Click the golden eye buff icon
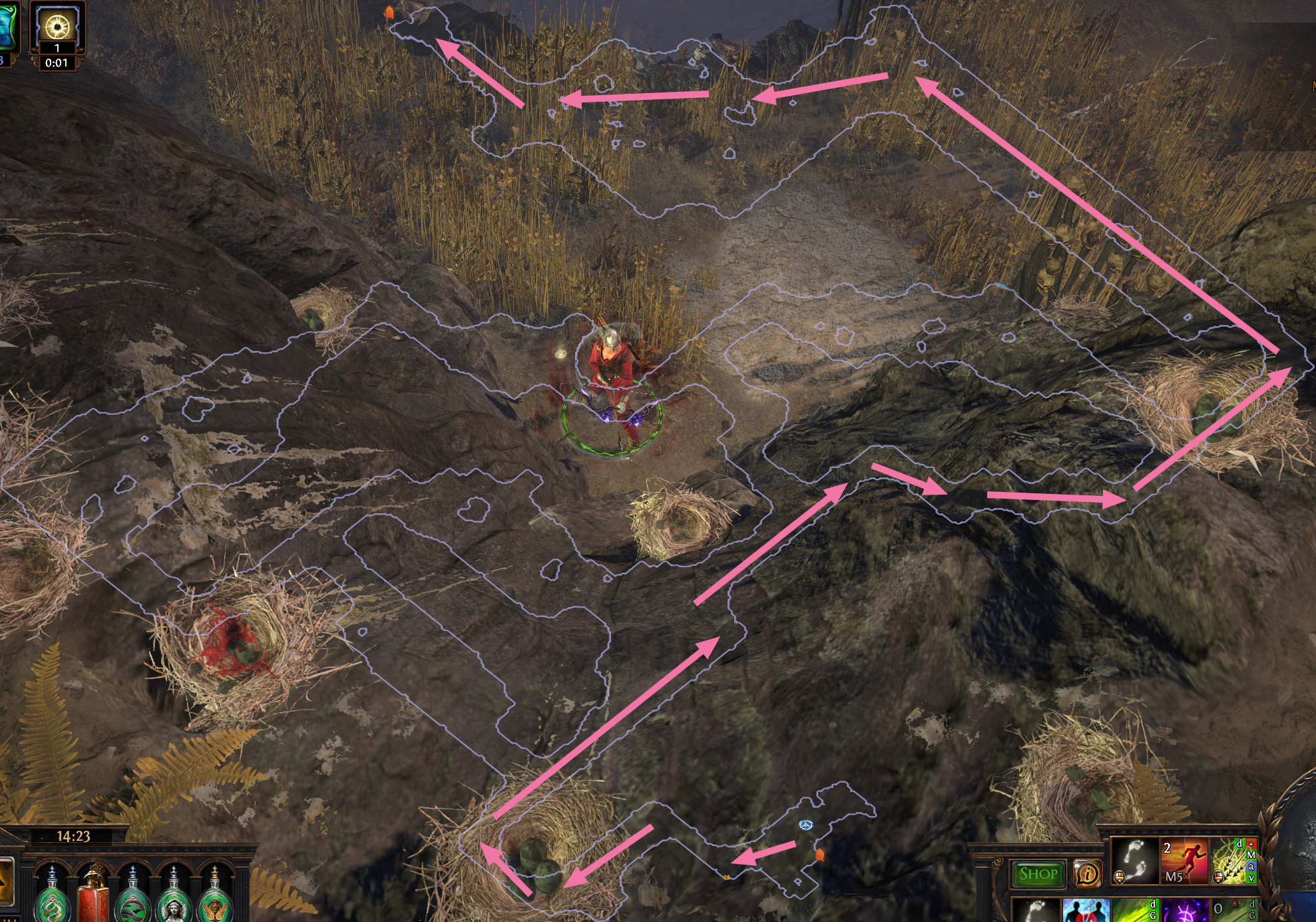Viewport: 1316px width, 922px height. pos(57,27)
